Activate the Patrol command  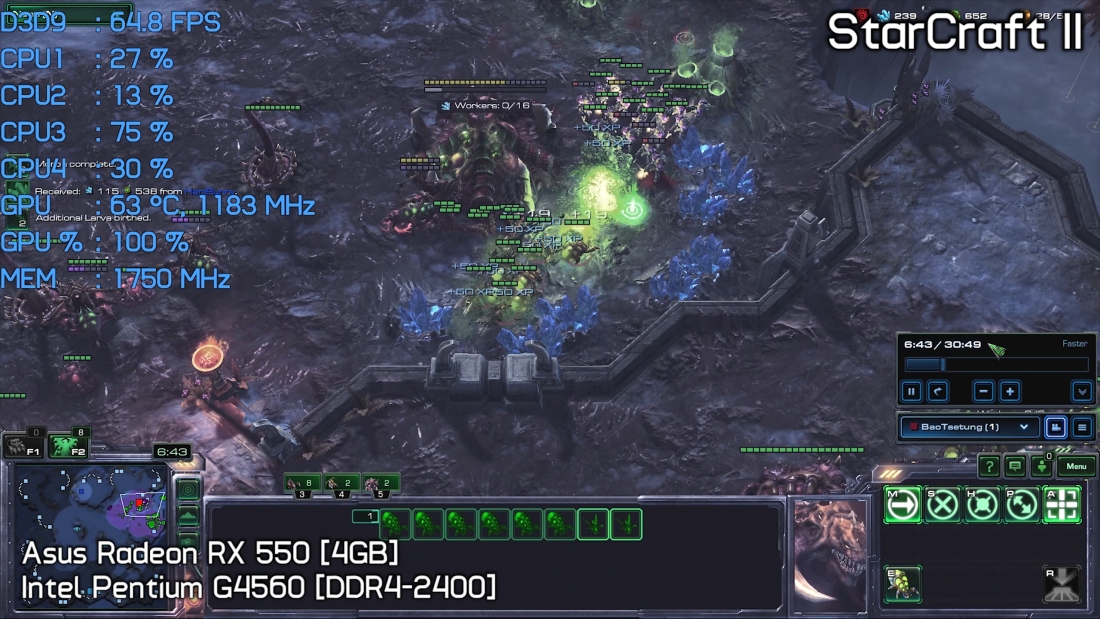[x=1022, y=505]
